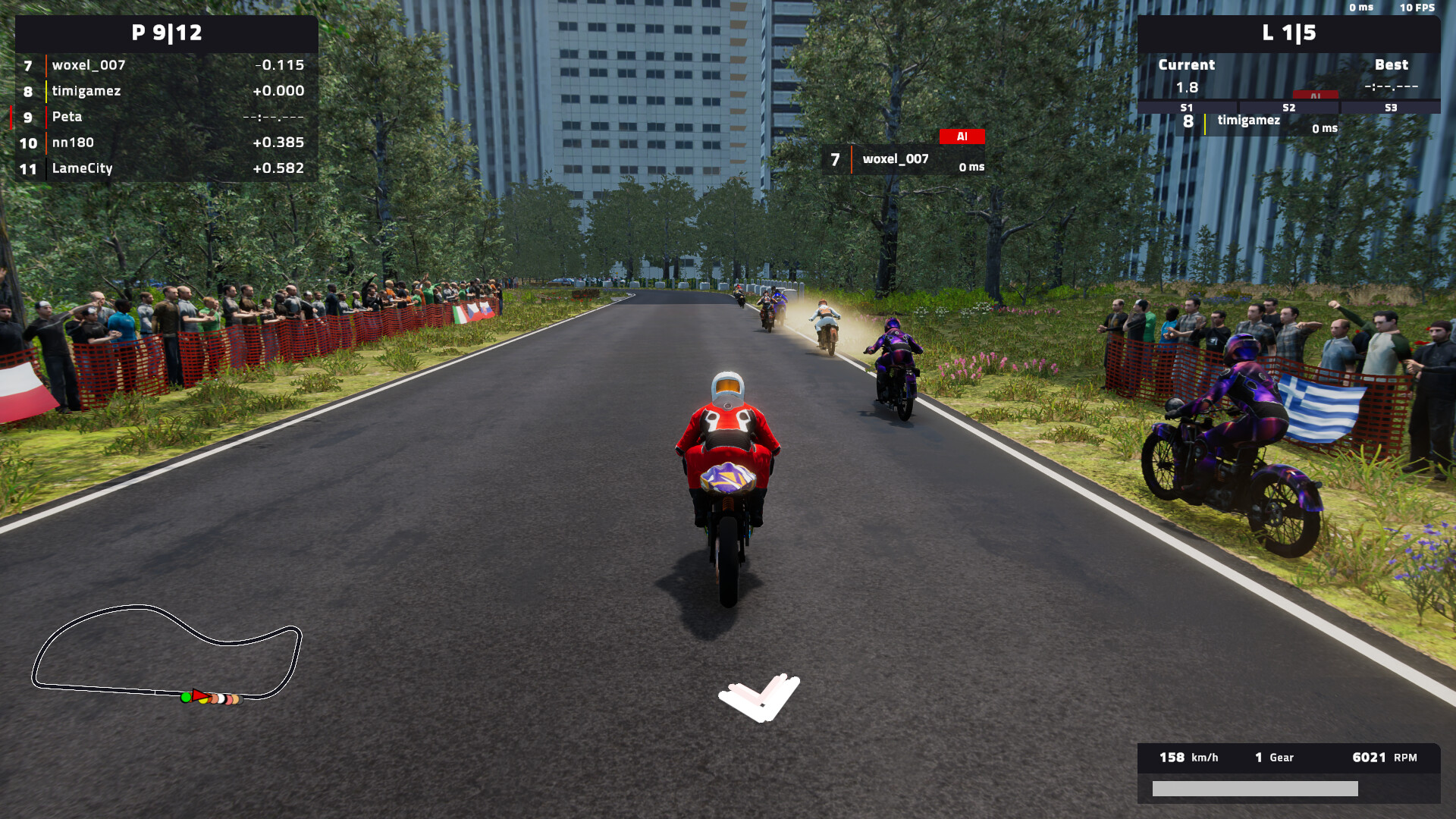Click the yellow rider dot on the minimap
This screenshot has width=1456, height=819.
pos(203,701)
